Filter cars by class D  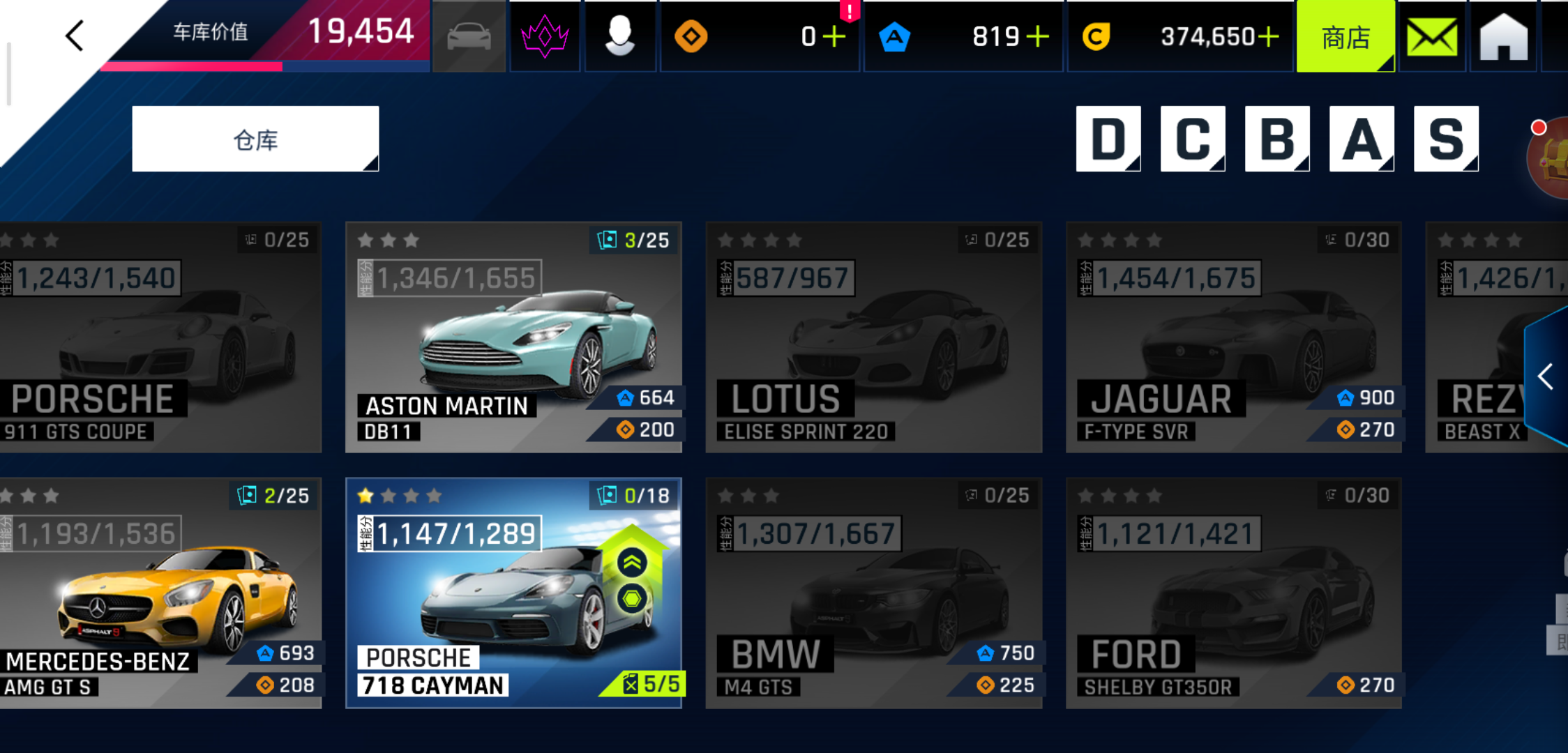coord(1108,139)
